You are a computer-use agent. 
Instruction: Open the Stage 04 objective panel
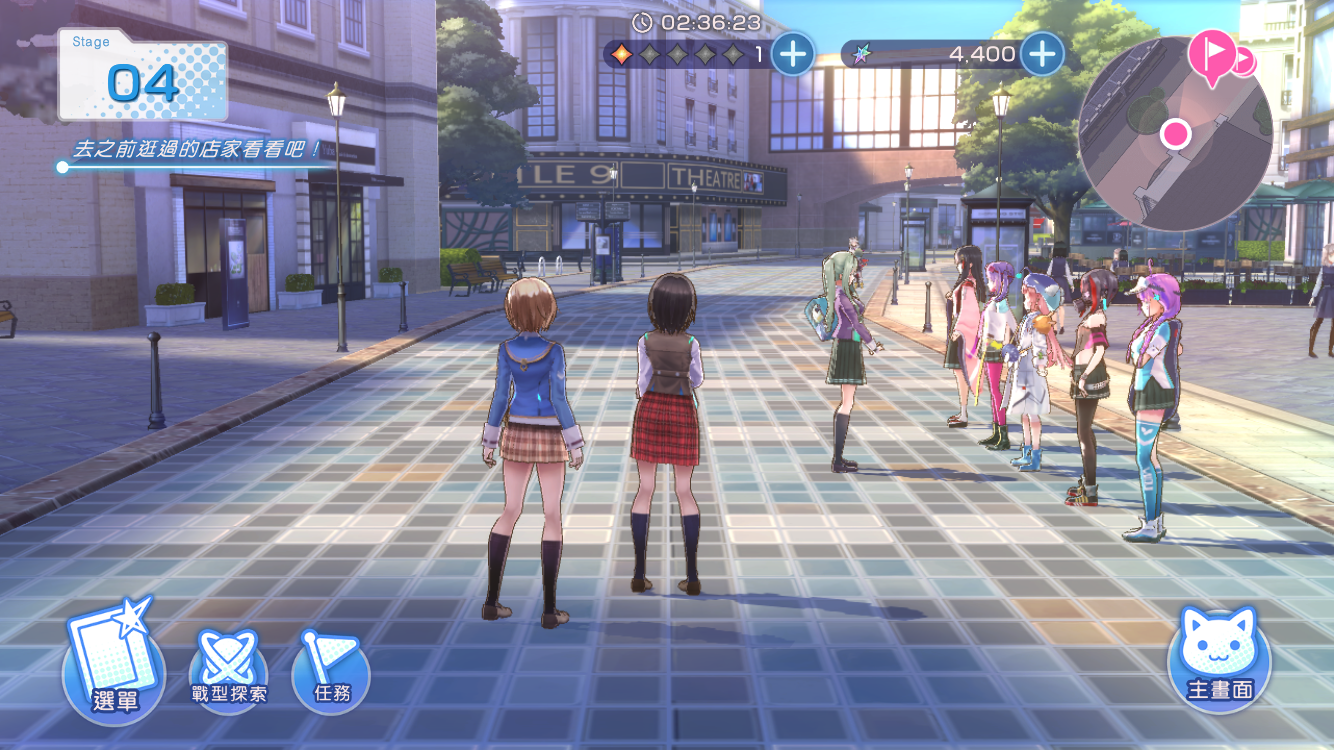(x=143, y=75)
